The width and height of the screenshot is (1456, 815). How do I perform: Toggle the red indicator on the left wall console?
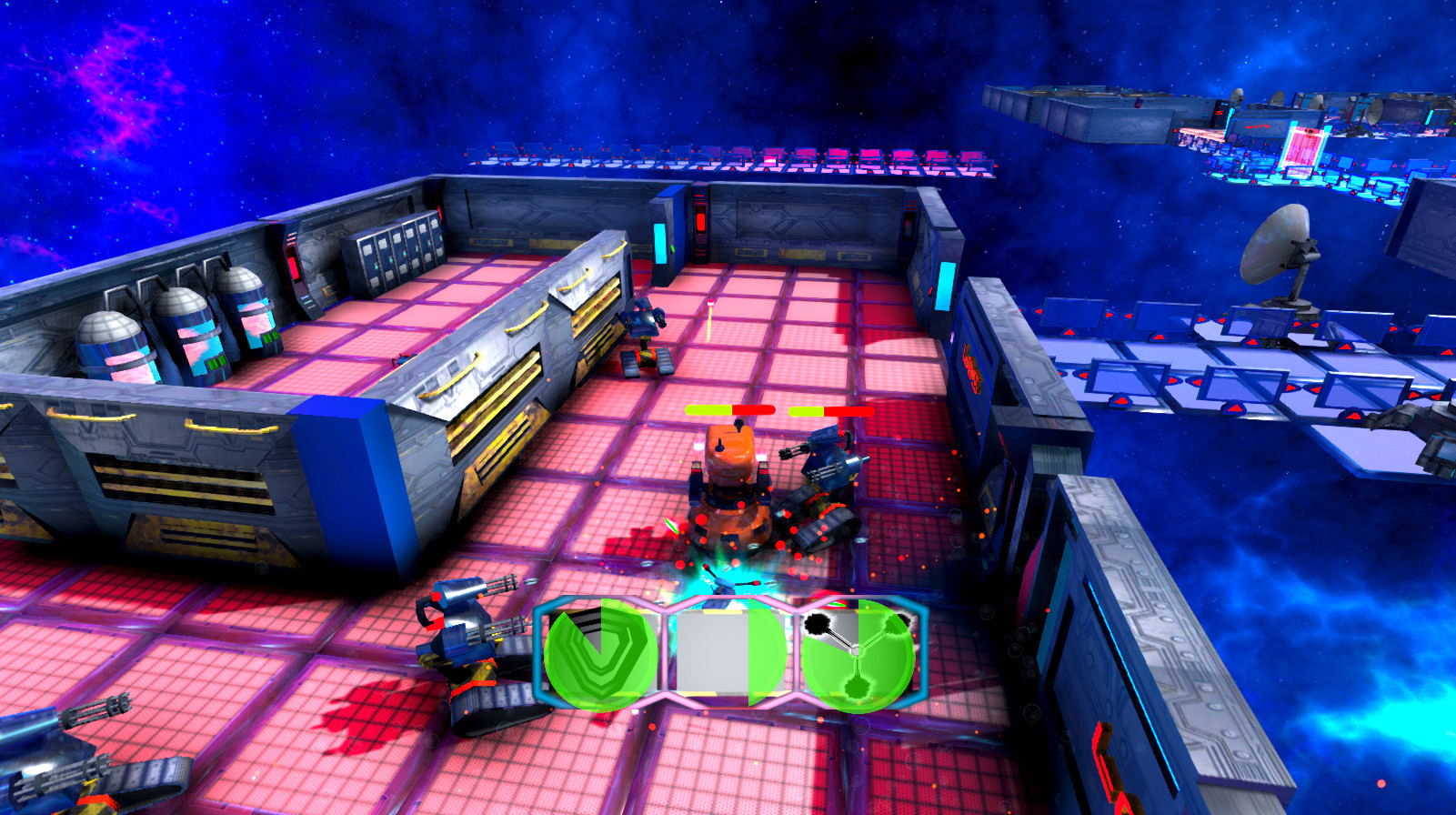coord(294,268)
